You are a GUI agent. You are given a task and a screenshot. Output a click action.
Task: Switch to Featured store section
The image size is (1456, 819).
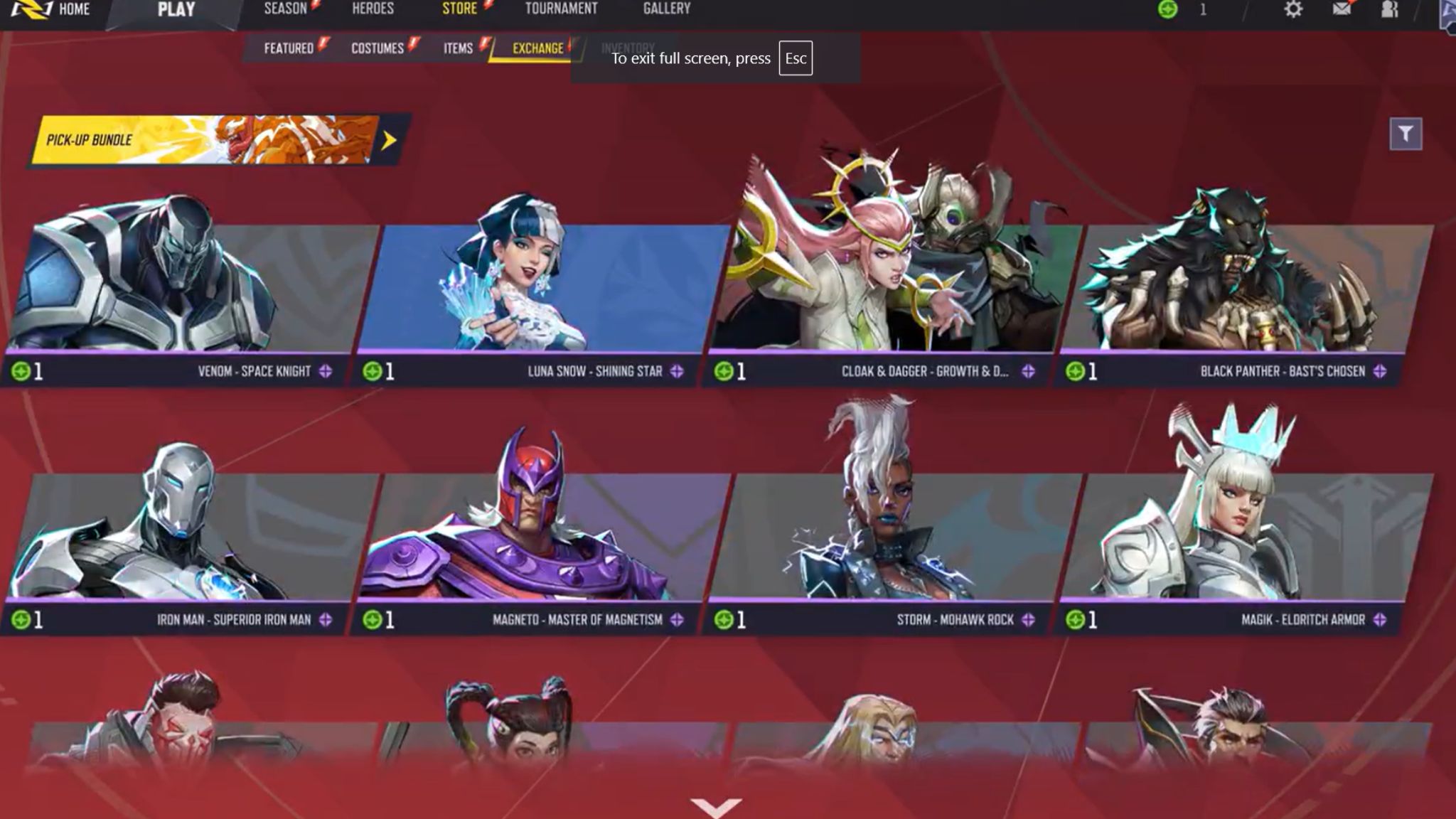tap(289, 48)
